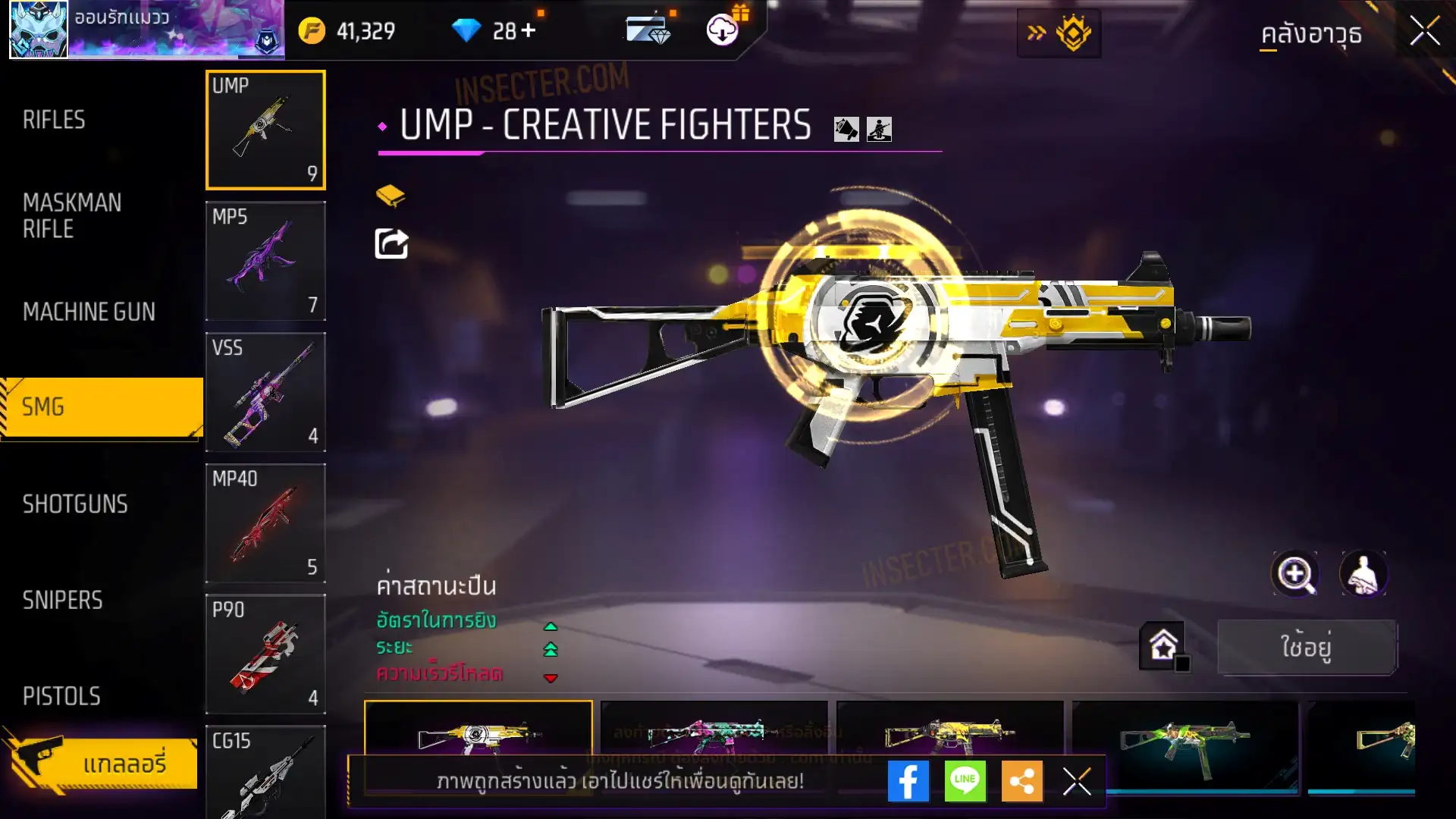The width and height of the screenshot is (1456, 819).
Task: Select the MP40 weapon tile
Action: coord(265,523)
